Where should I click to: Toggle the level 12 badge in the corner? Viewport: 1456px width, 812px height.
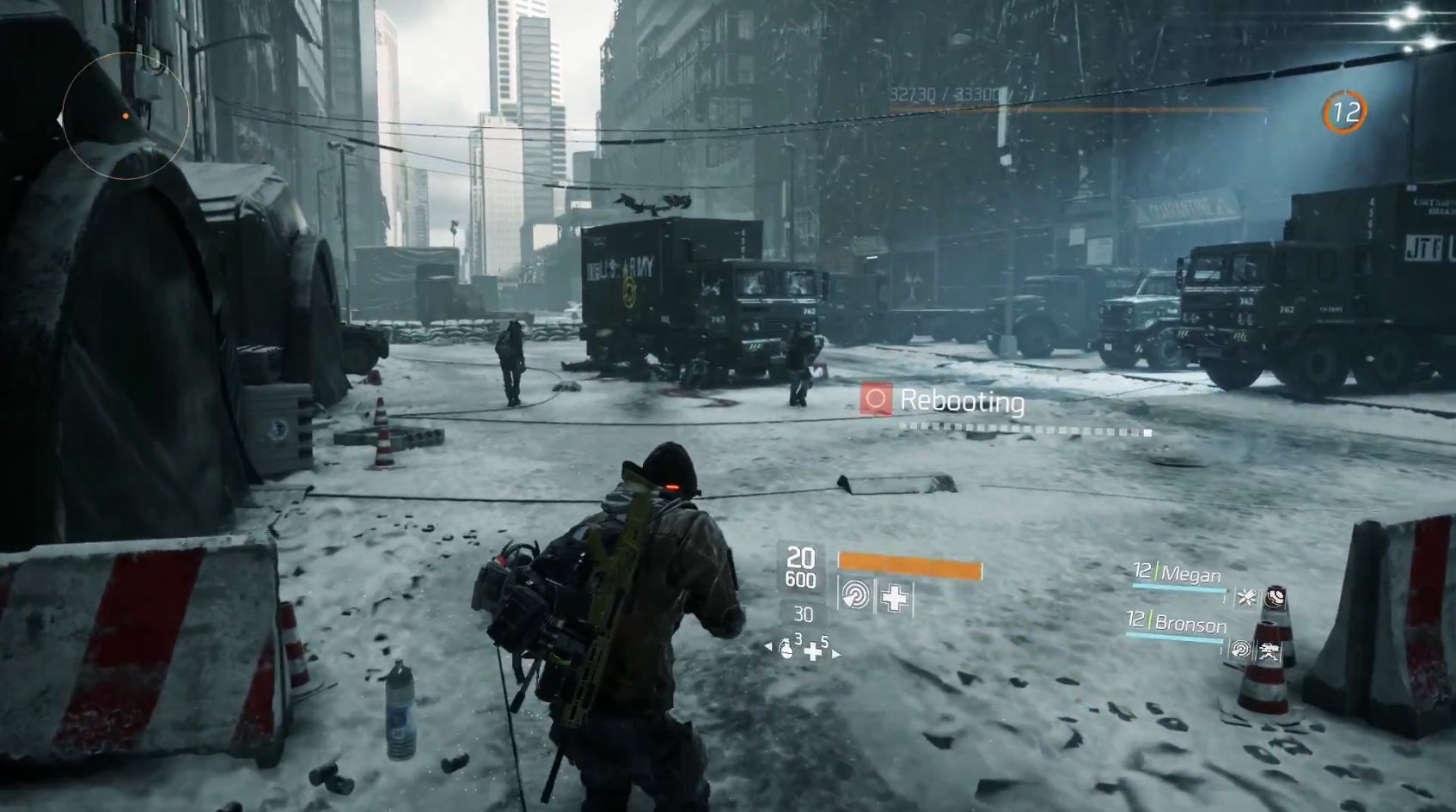tap(1345, 110)
